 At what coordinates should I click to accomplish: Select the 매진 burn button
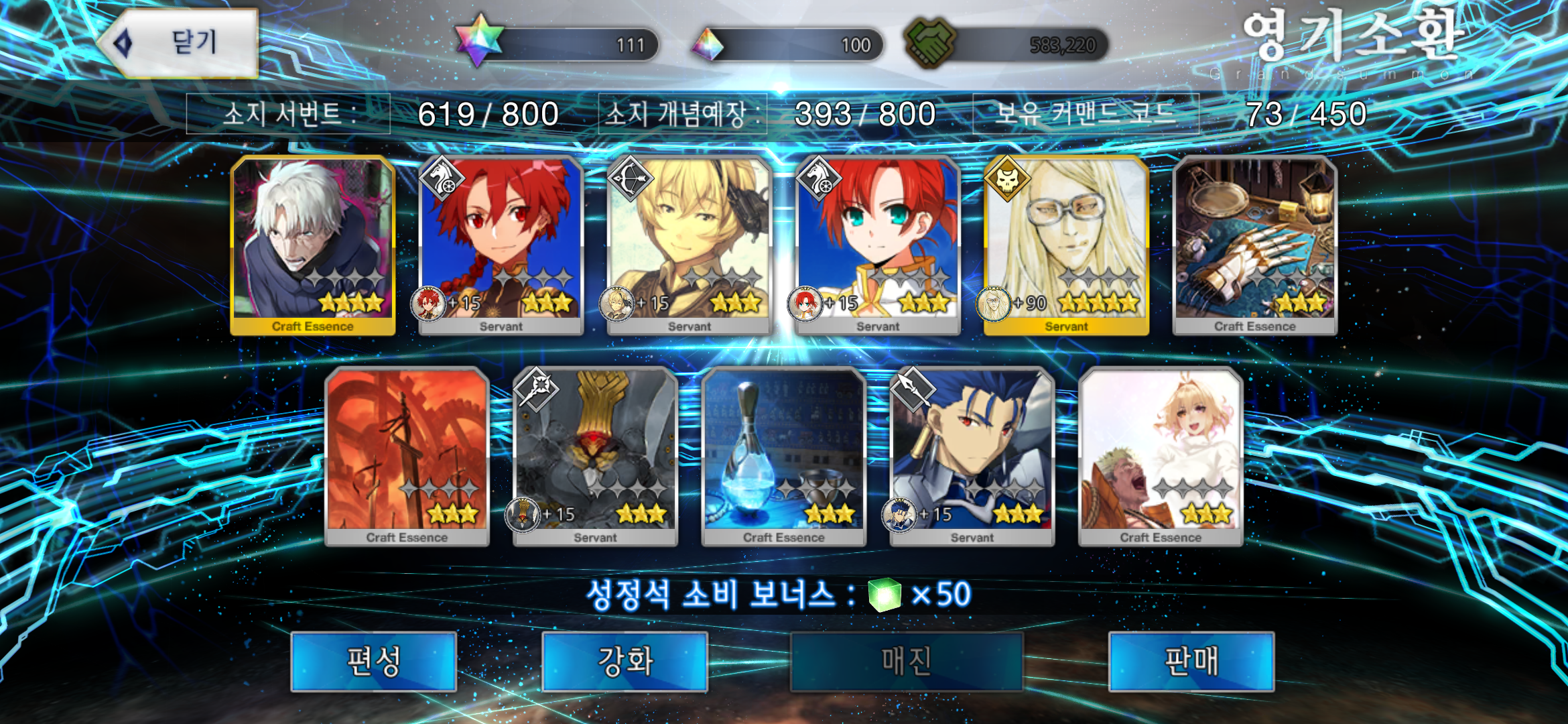tap(906, 662)
